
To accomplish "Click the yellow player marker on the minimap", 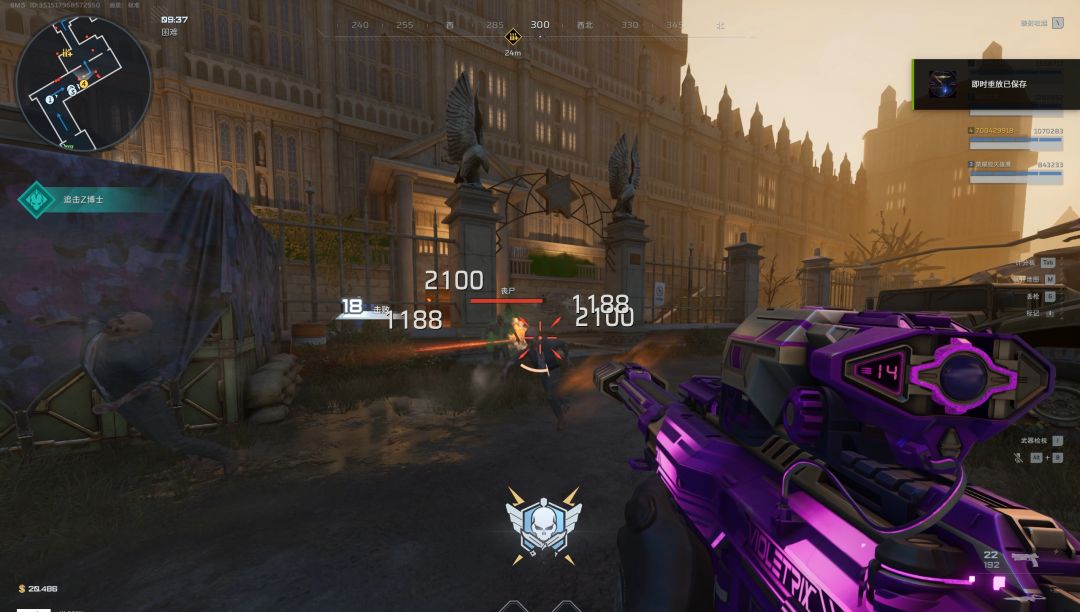I will [x=84, y=83].
